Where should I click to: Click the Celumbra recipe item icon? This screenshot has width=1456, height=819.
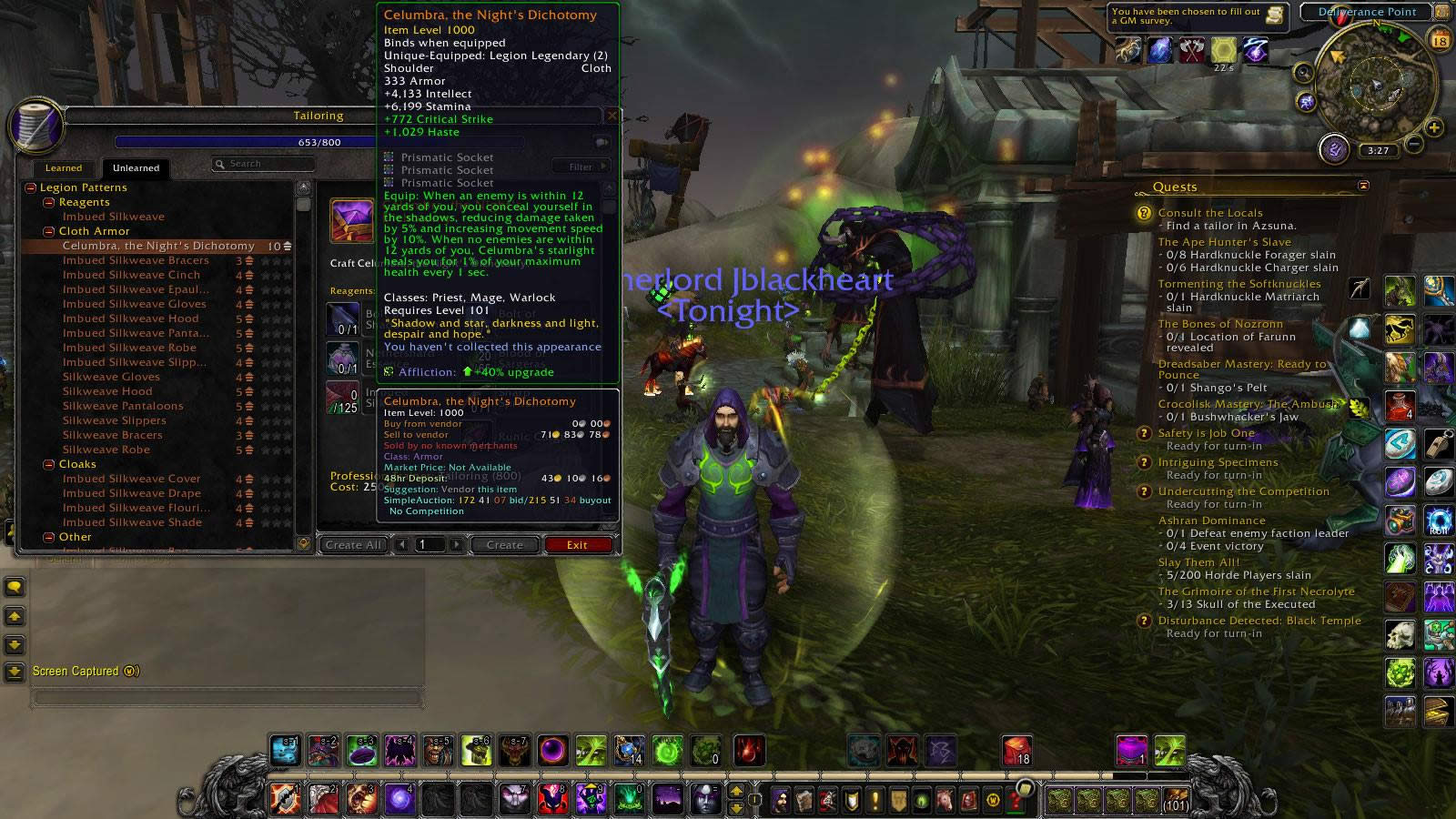click(x=353, y=222)
